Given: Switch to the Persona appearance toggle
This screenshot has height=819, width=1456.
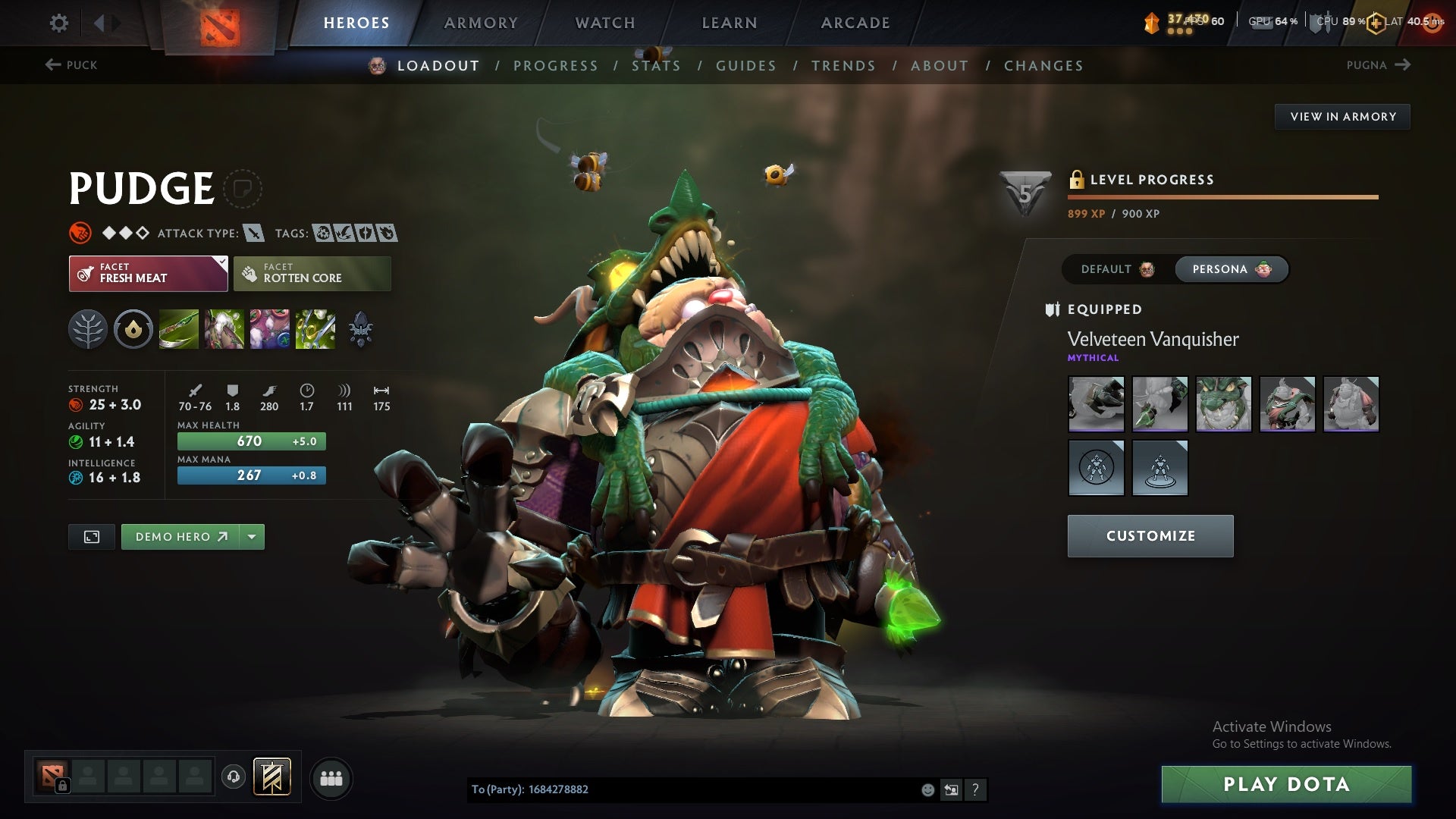Looking at the screenshot, I should pos(1229,269).
